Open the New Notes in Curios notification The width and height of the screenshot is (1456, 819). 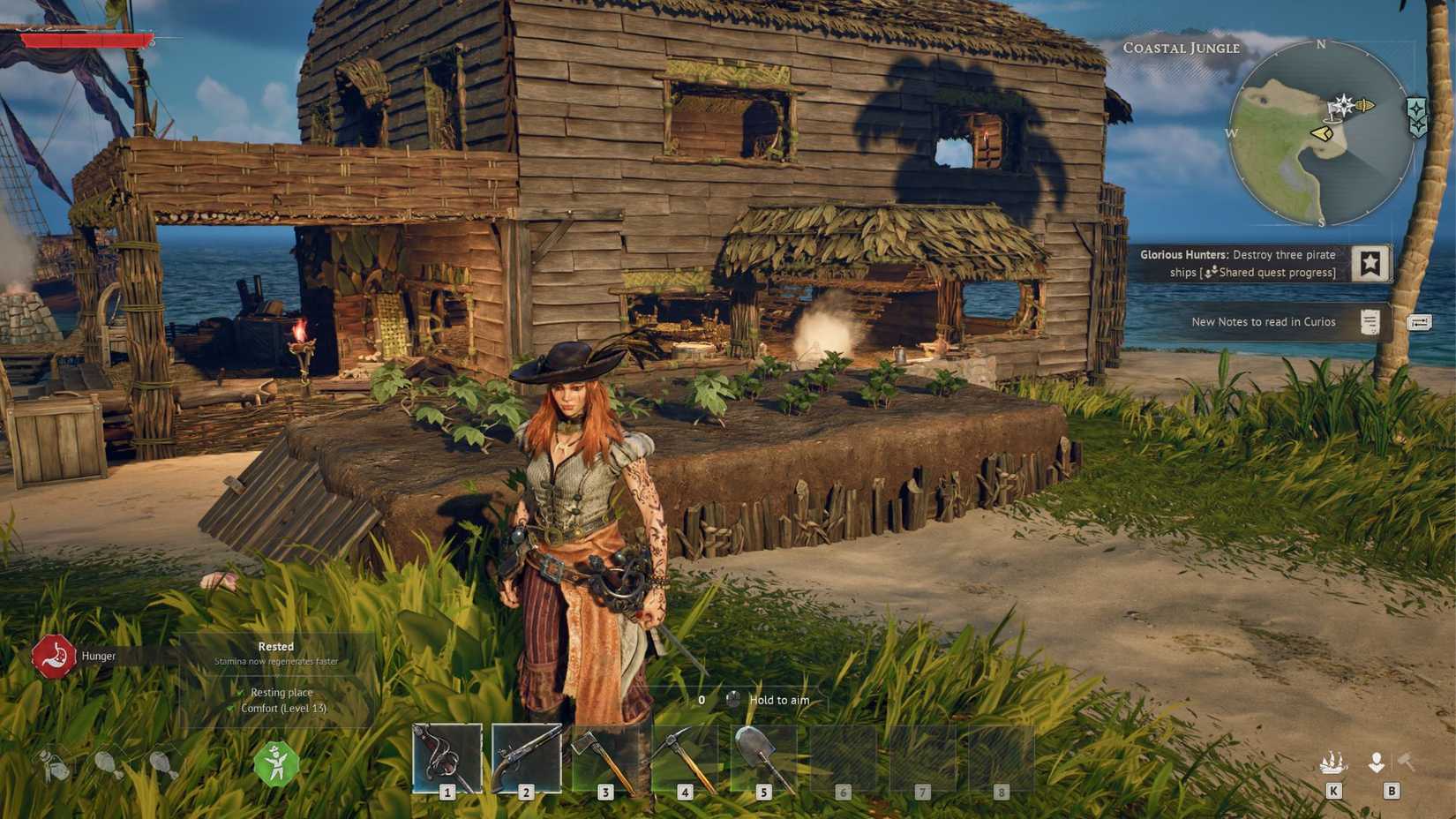(x=1264, y=322)
